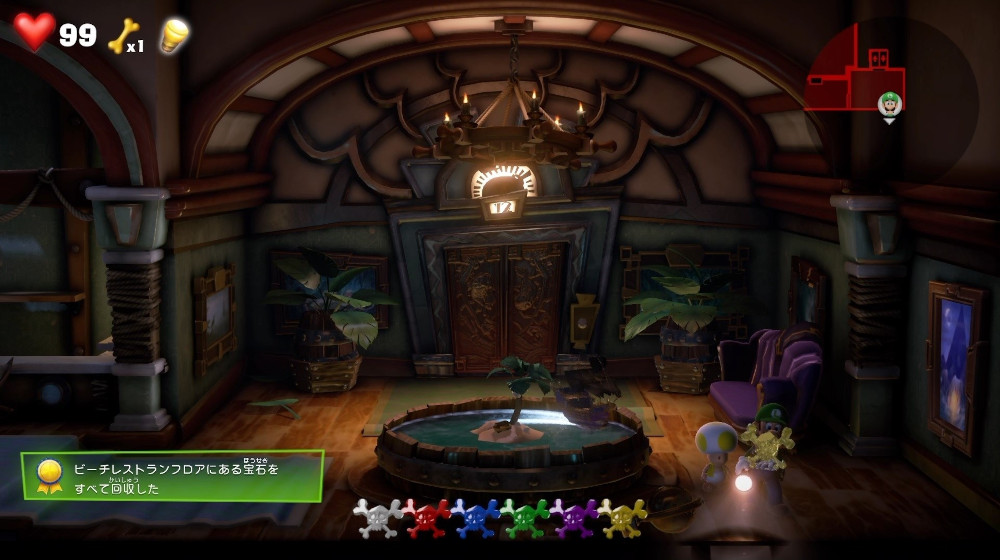Choose the red skull gem icon
Viewport: 1000px width, 560px height.
(x=427, y=518)
